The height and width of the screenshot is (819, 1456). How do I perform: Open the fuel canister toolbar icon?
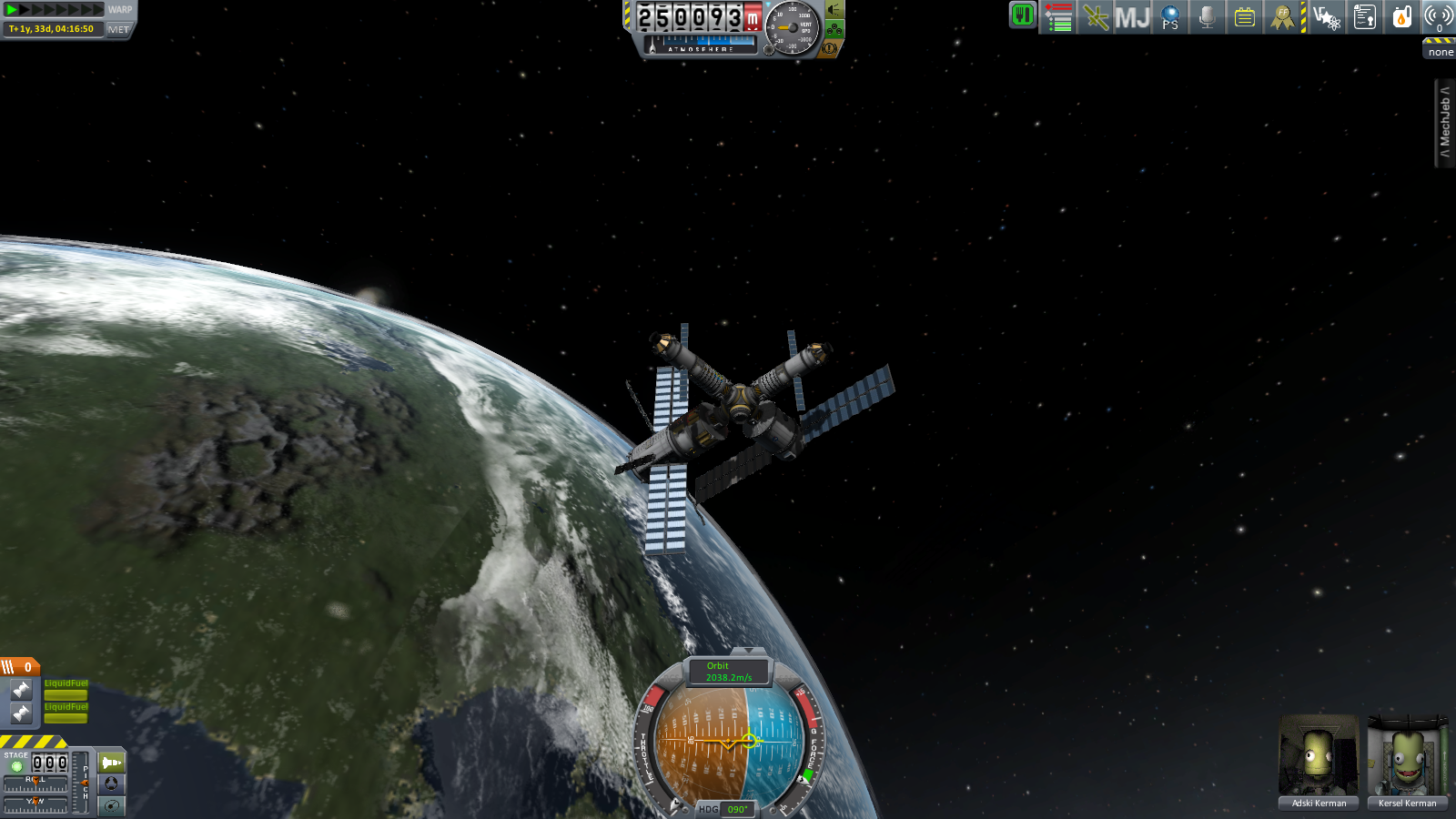(1401, 17)
